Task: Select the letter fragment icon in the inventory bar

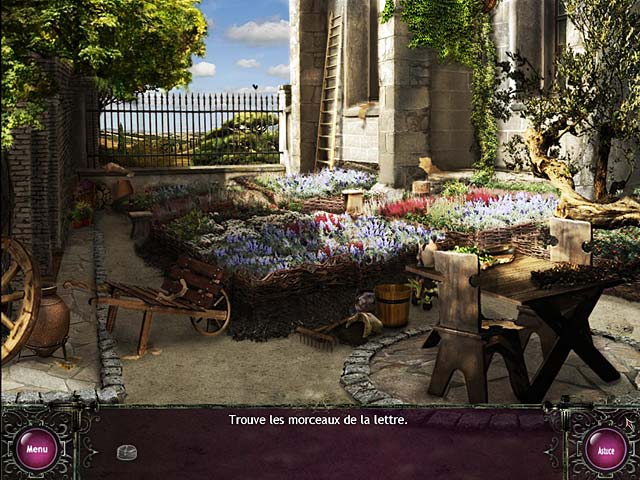Action: click(x=127, y=452)
